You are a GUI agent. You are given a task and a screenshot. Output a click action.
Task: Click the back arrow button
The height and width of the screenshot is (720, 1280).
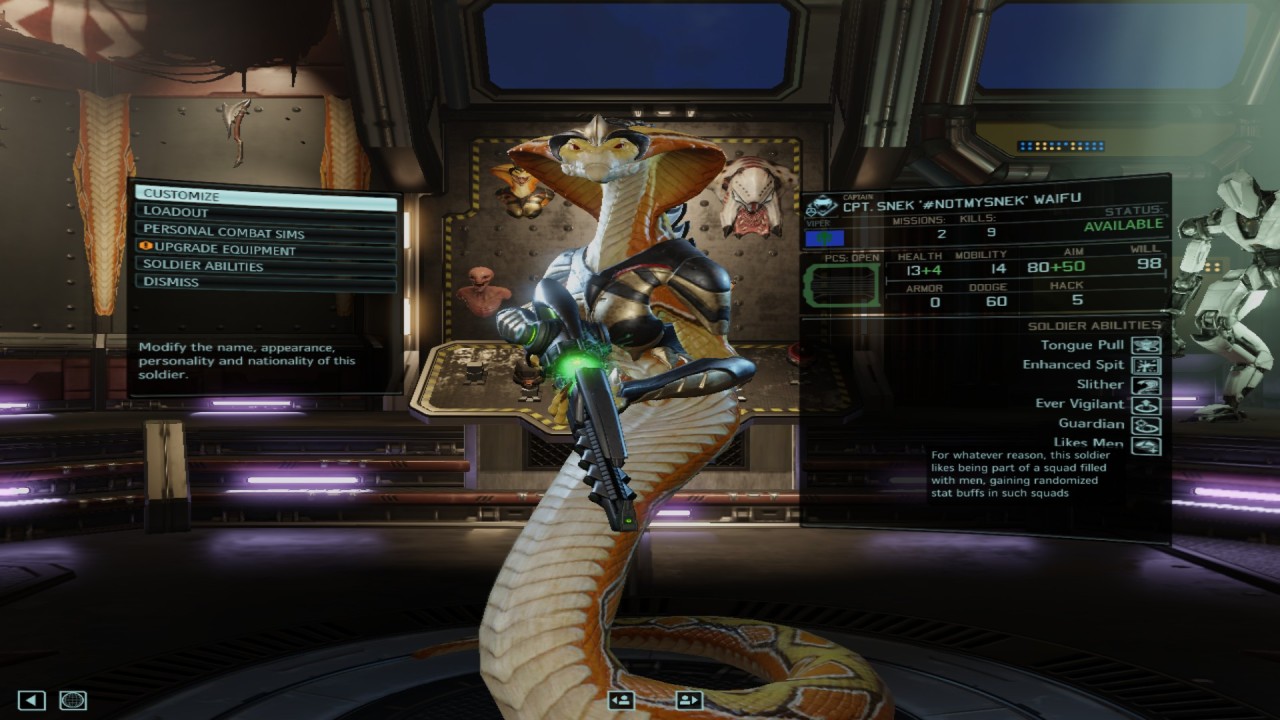pyautogui.click(x=32, y=700)
